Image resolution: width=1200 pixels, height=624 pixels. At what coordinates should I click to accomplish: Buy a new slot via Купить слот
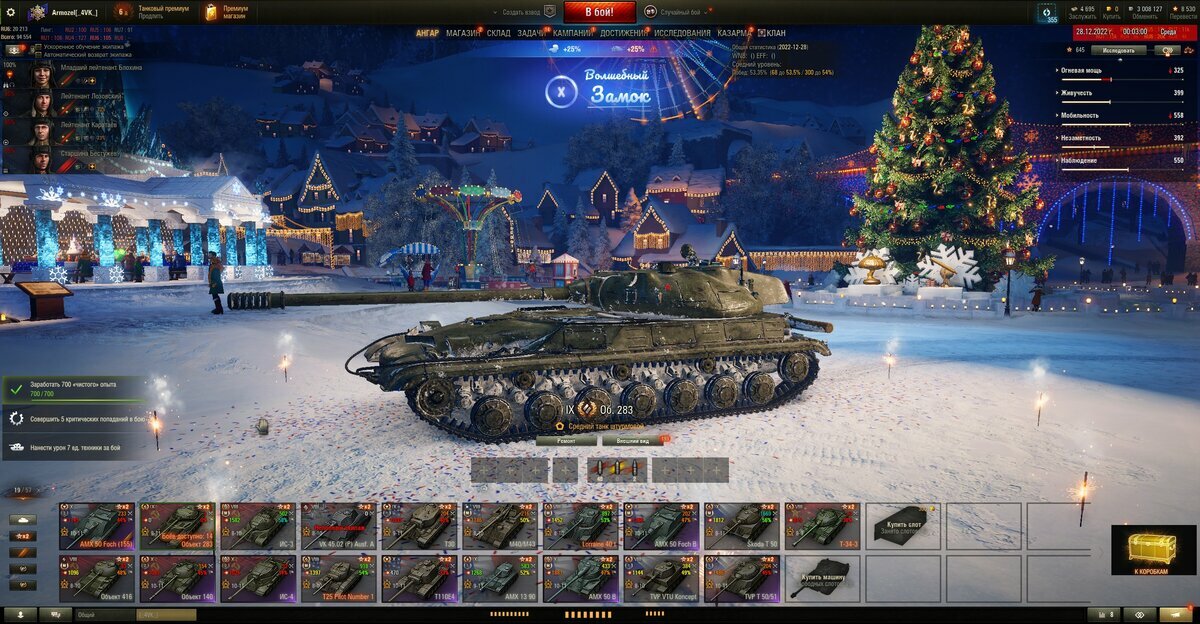click(903, 526)
